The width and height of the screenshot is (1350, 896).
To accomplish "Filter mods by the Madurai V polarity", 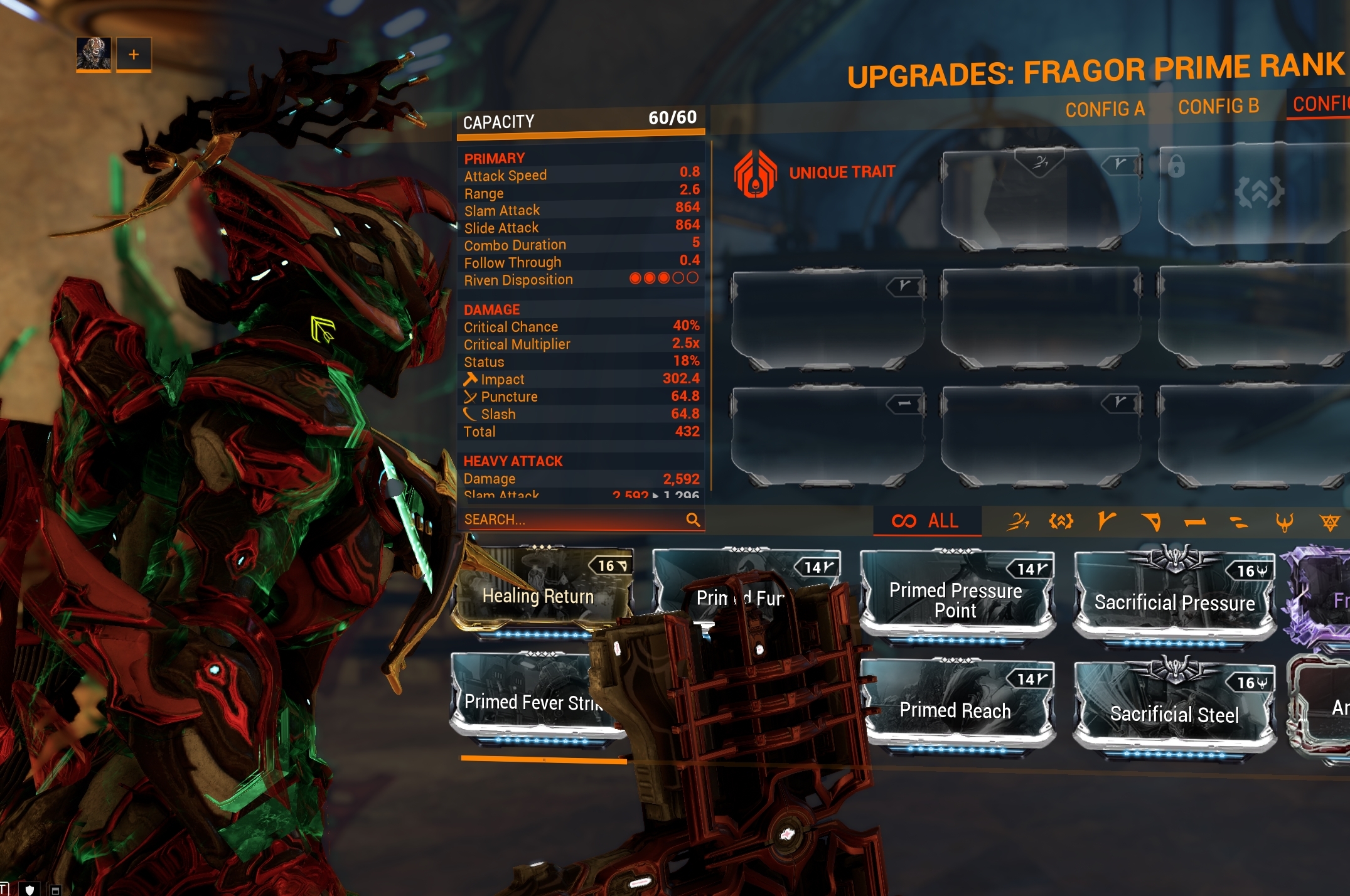I will pyautogui.click(x=1108, y=521).
